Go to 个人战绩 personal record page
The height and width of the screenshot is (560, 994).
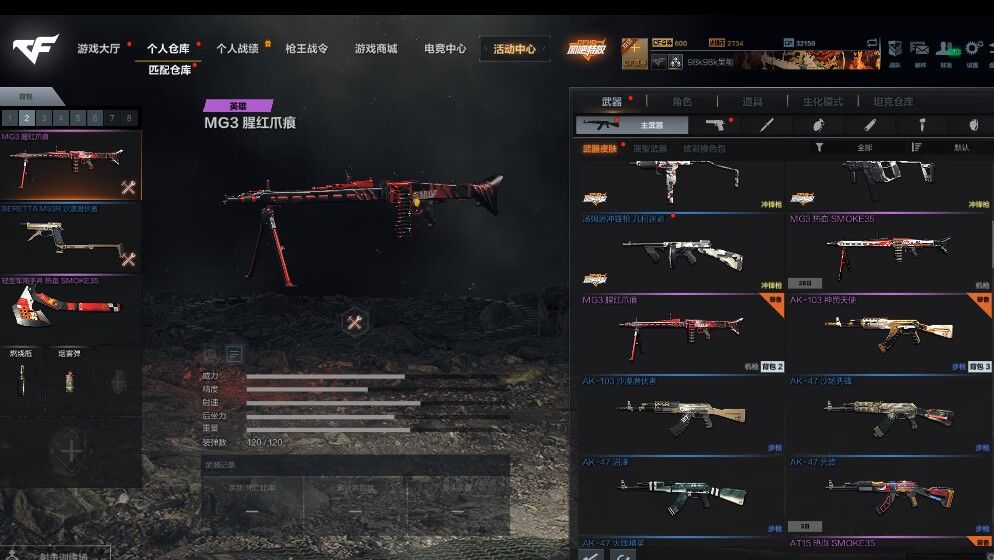237,48
